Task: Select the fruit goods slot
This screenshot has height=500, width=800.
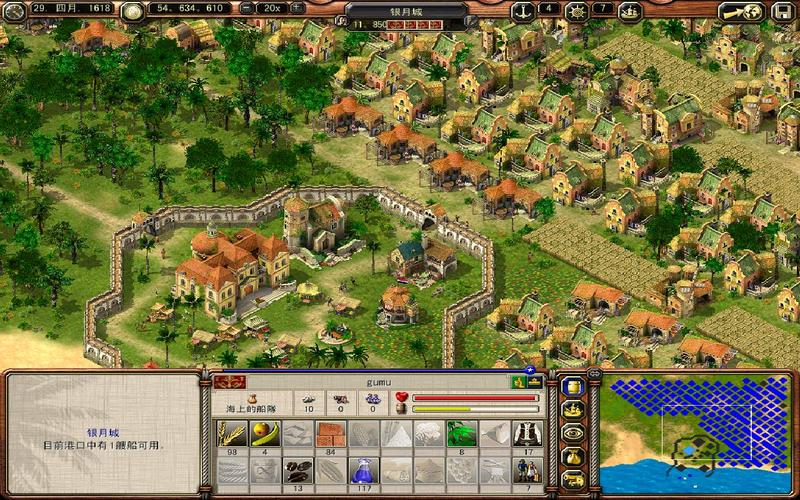Action: (x=265, y=433)
